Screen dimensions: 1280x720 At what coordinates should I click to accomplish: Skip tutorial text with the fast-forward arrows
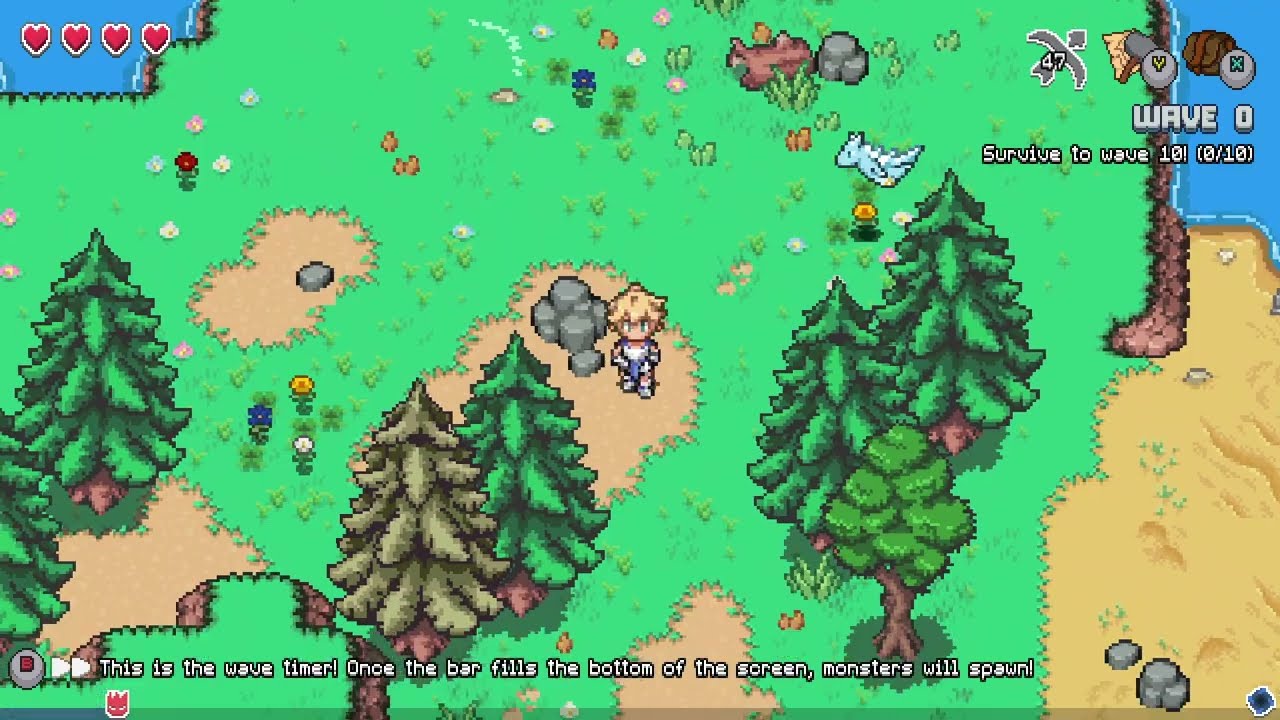tap(70, 667)
